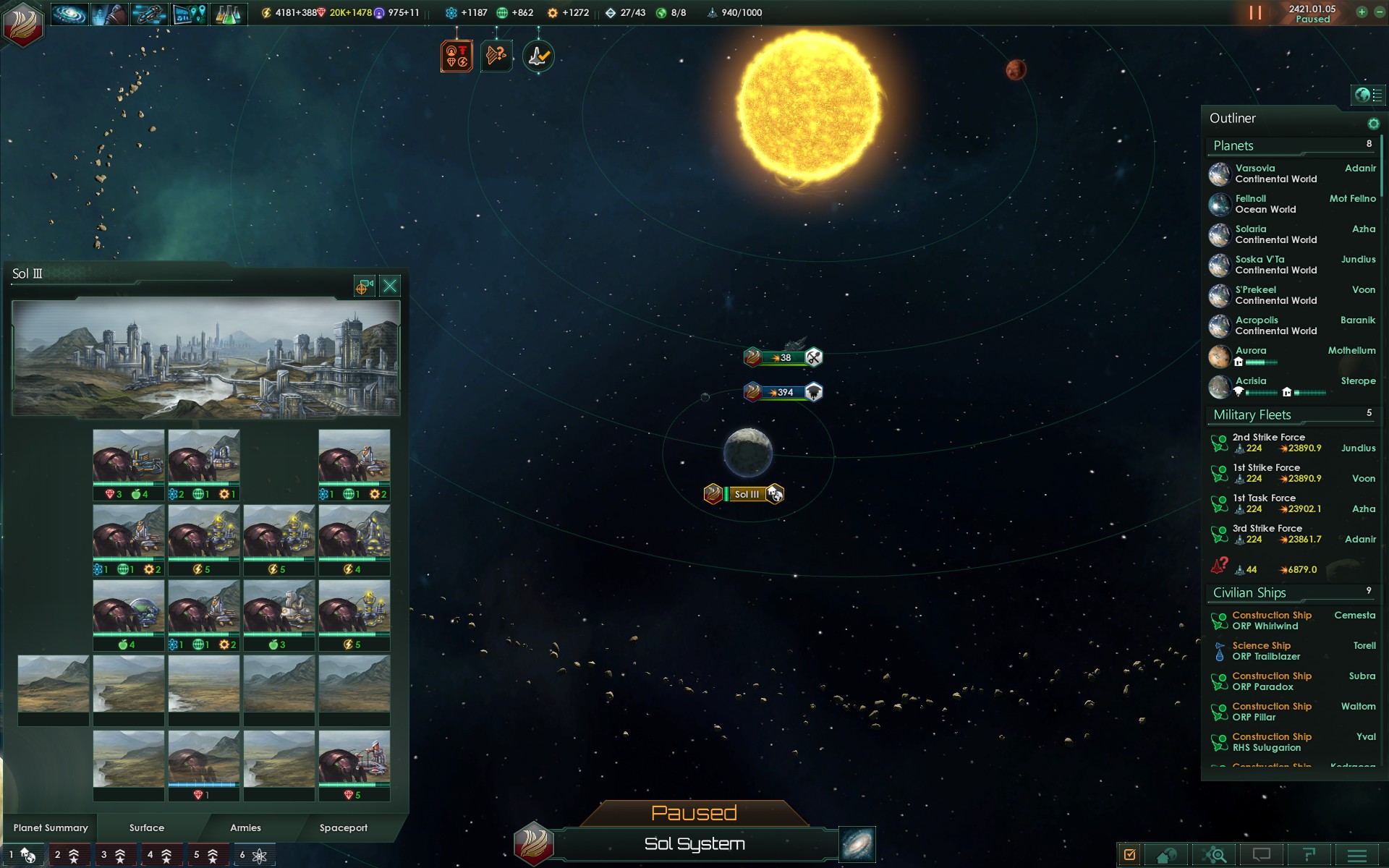Close the Sol III planet panel

point(390,286)
